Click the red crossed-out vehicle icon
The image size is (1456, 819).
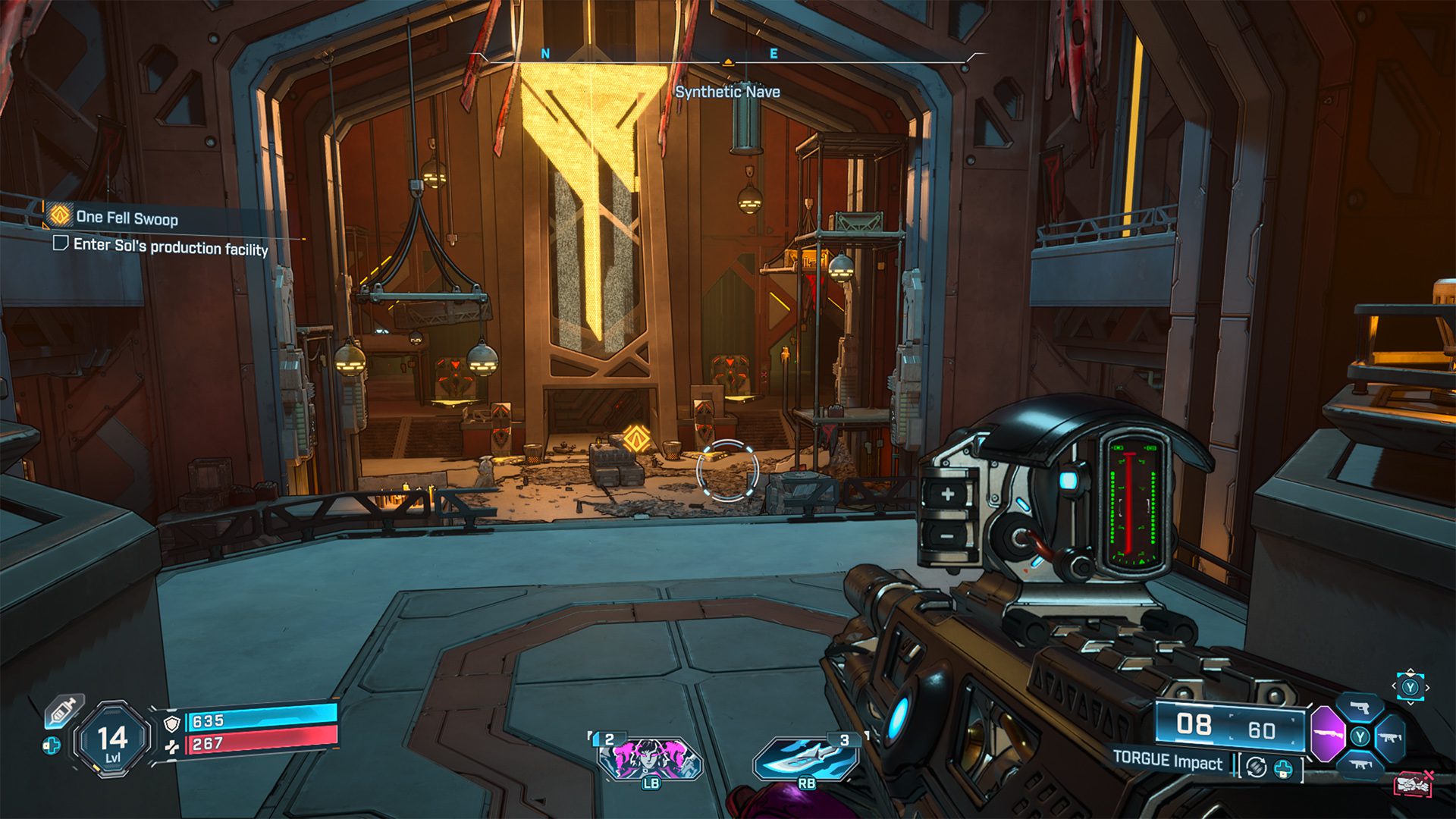(1412, 783)
